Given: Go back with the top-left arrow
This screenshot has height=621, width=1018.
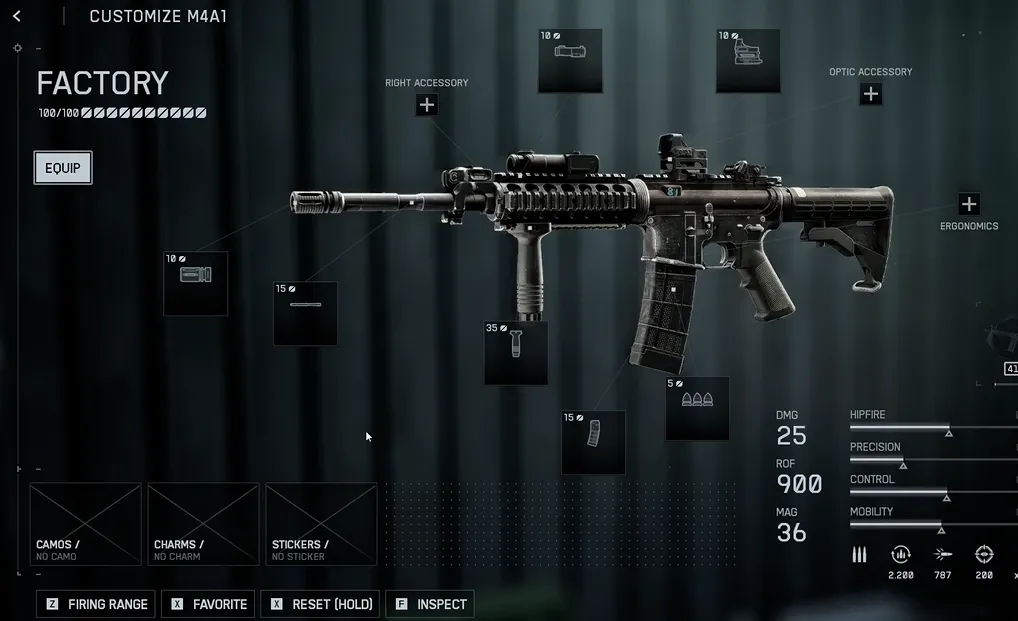Looking at the screenshot, I should click(17, 16).
